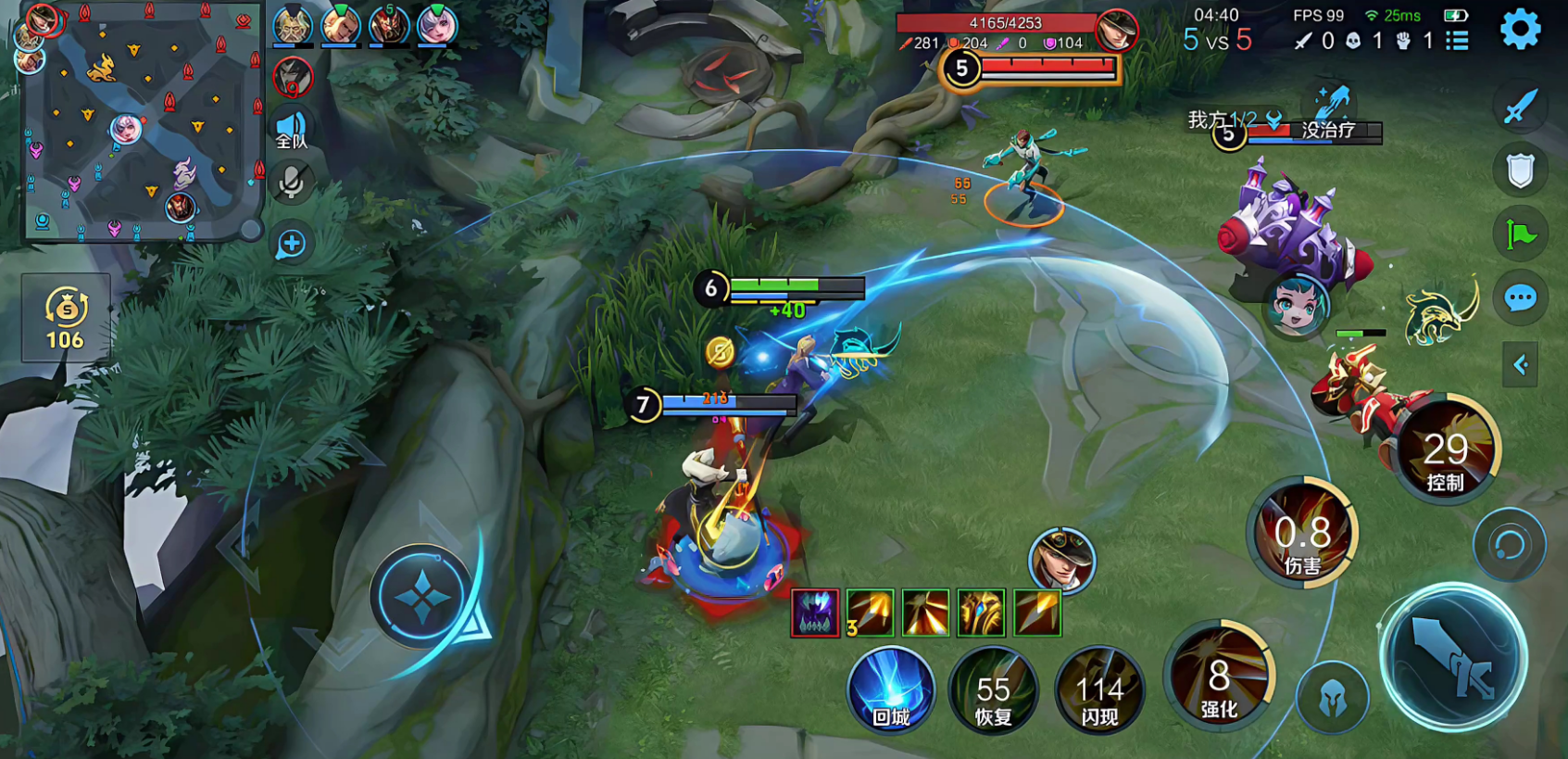
Task: Cast the control (控制) skill
Action: [1445, 451]
